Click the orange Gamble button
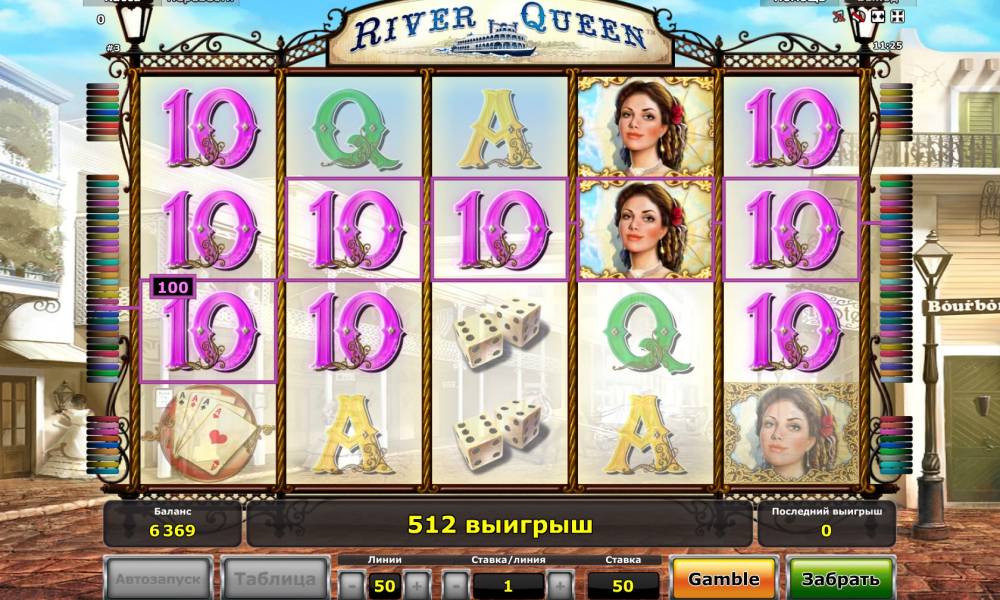 (x=723, y=579)
